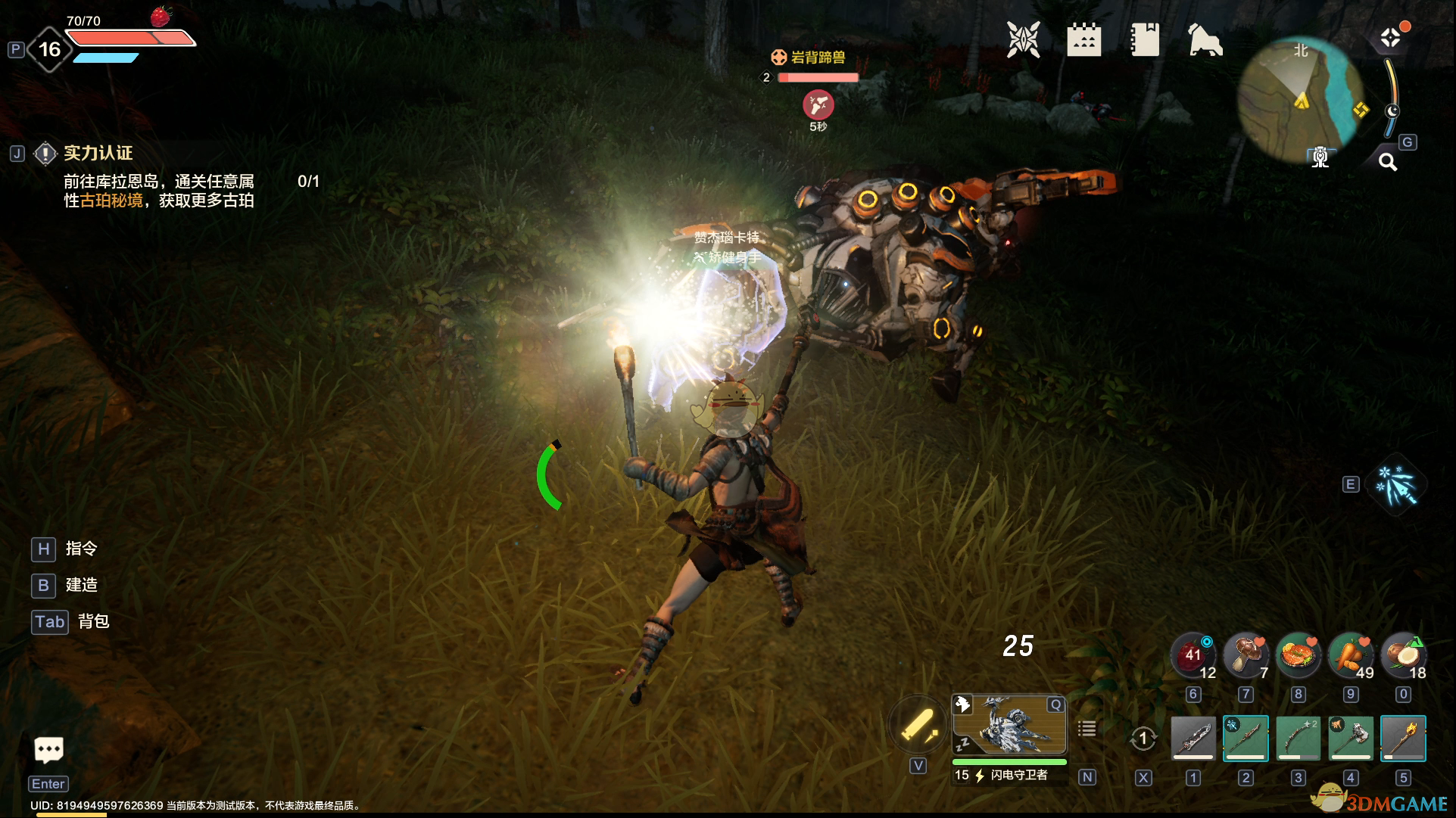Select the cooked fish dish slot
Viewport: 1456px width, 818px height.
point(1298,655)
